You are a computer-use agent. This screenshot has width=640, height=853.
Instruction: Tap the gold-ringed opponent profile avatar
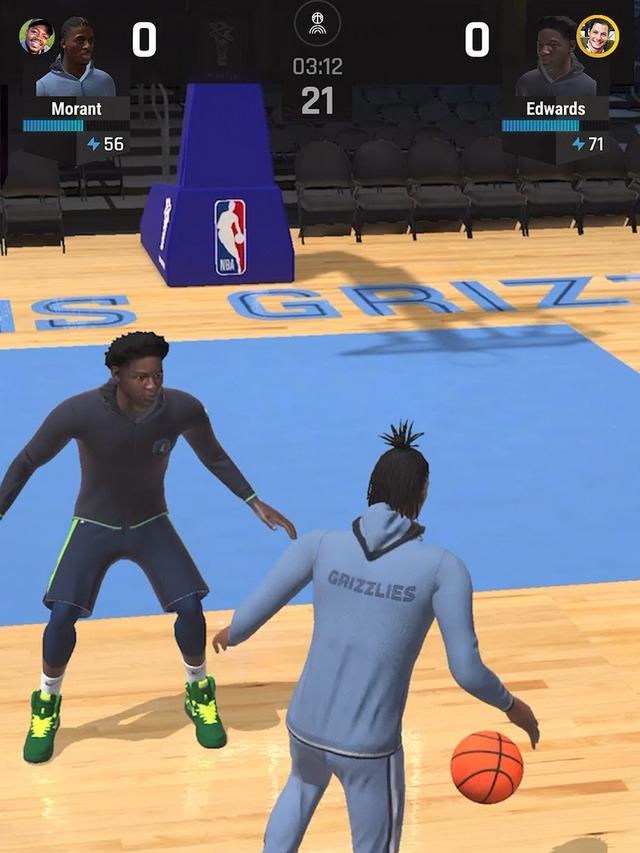click(x=598, y=36)
